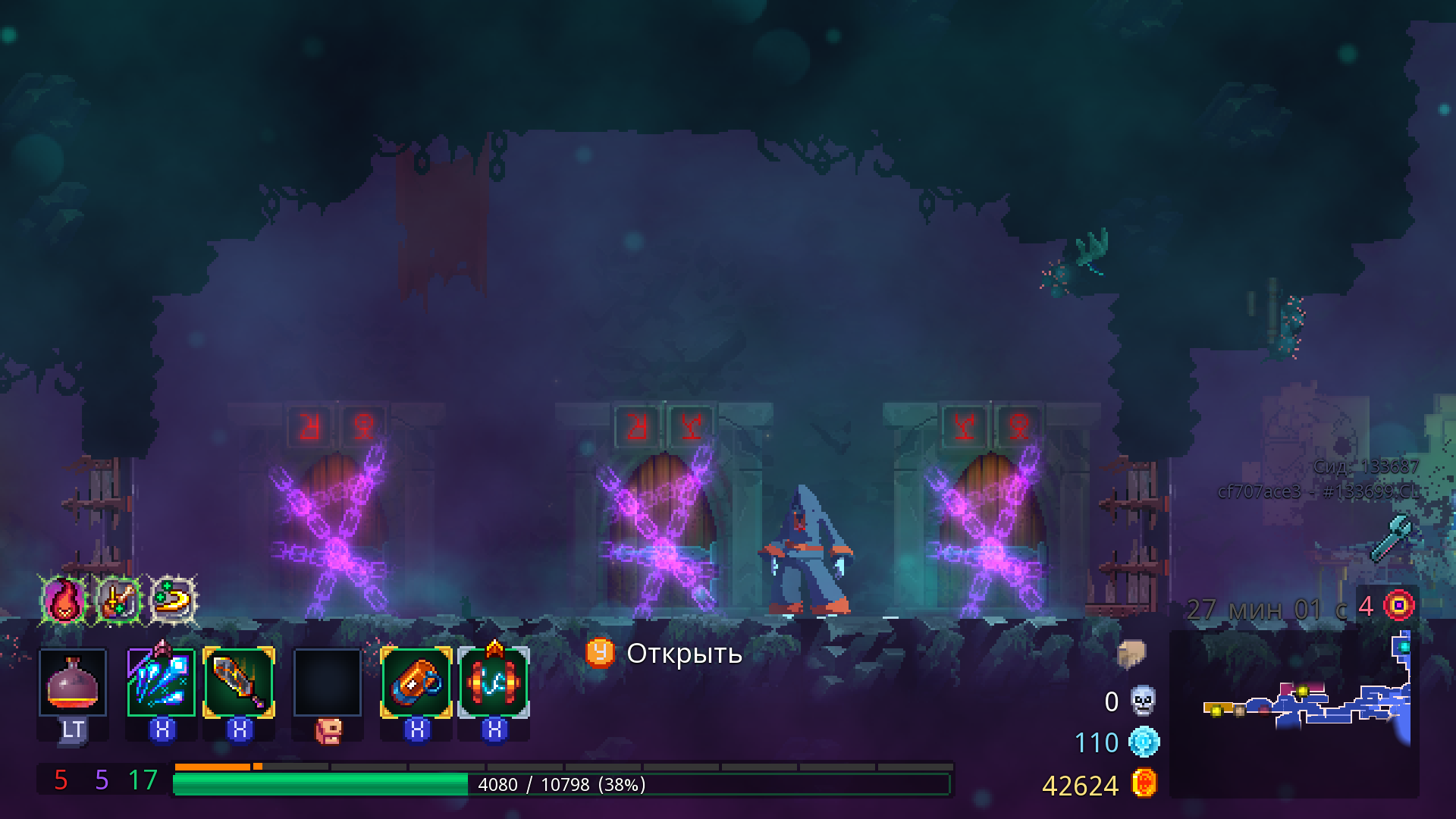Image resolution: width=1456 pixels, height=819 pixels.
Task: Select the ice shards weapon slot
Action: pyautogui.click(x=162, y=682)
